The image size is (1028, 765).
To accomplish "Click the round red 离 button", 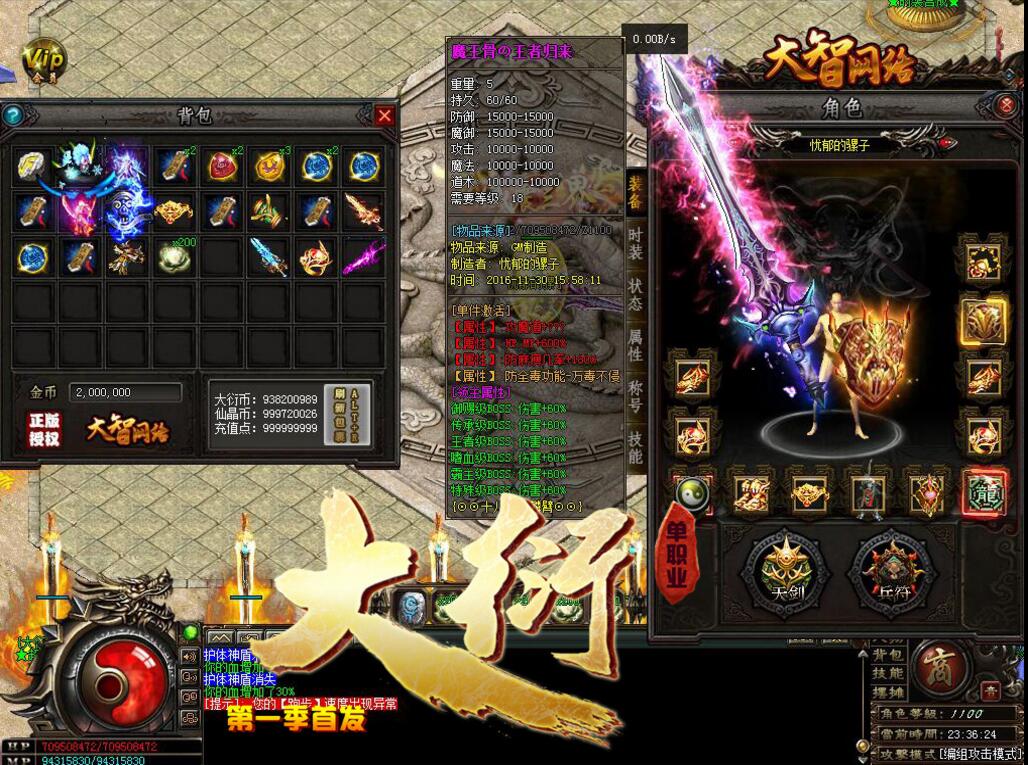I will (940, 665).
